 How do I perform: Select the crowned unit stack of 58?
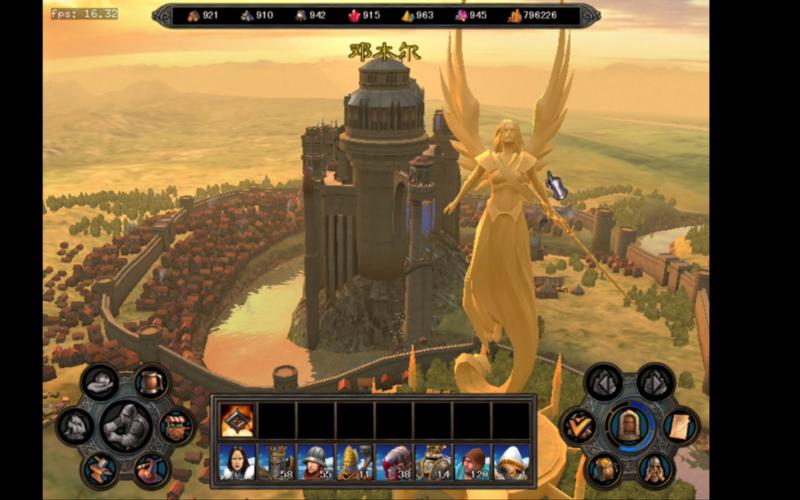pyautogui.click(x=276, y=461)
